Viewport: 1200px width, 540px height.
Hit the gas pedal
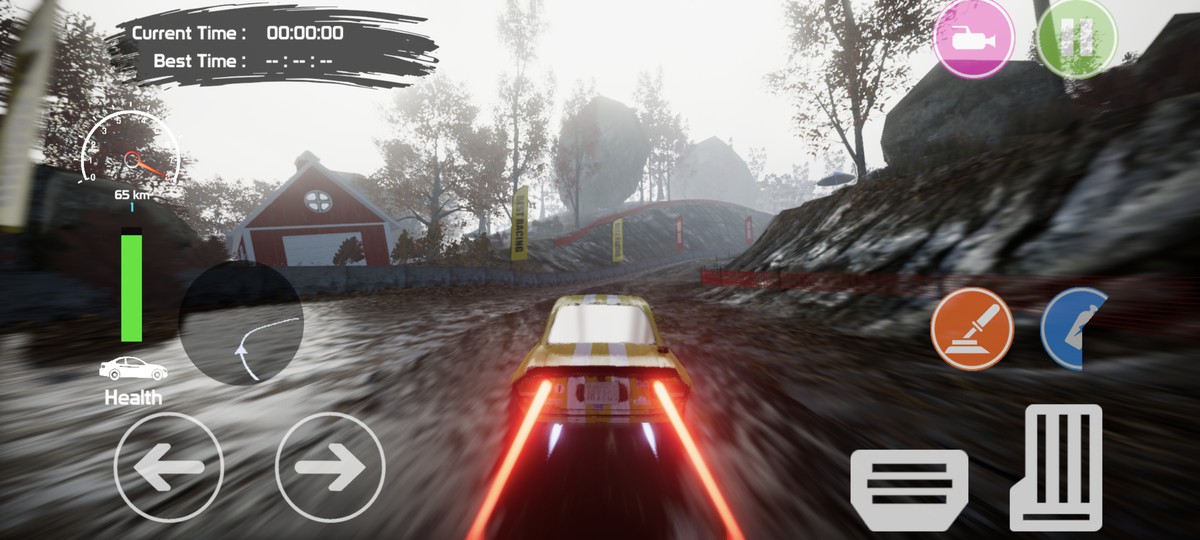click(1055, 467)
